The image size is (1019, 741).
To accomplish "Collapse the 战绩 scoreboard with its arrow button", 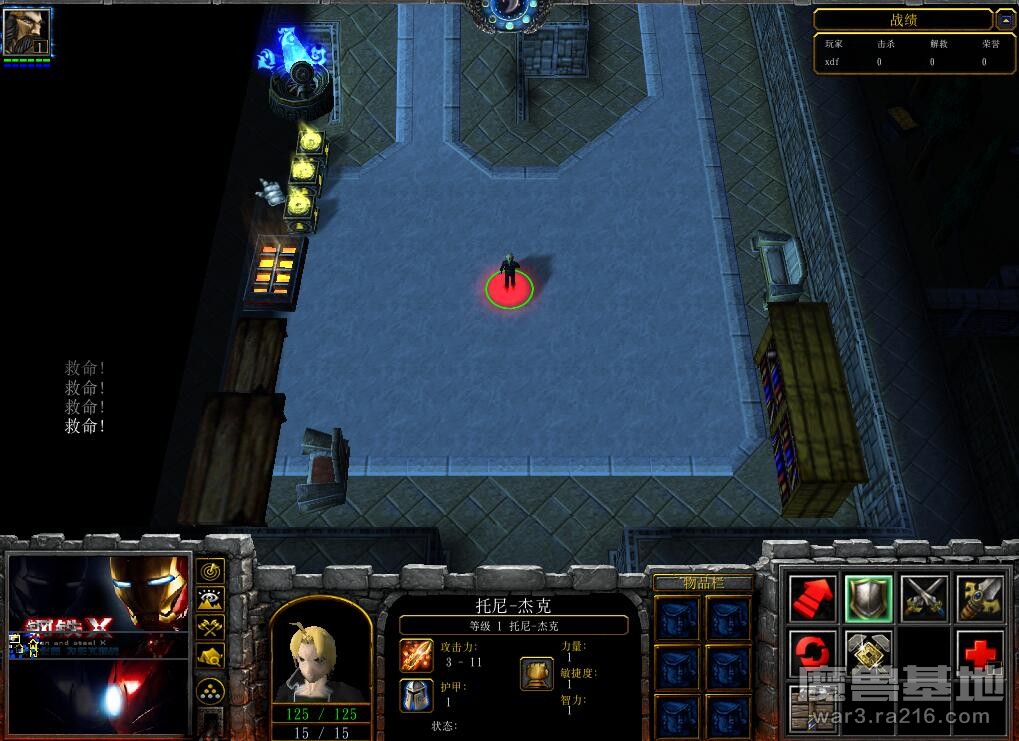I will [x=1004, y=19].
